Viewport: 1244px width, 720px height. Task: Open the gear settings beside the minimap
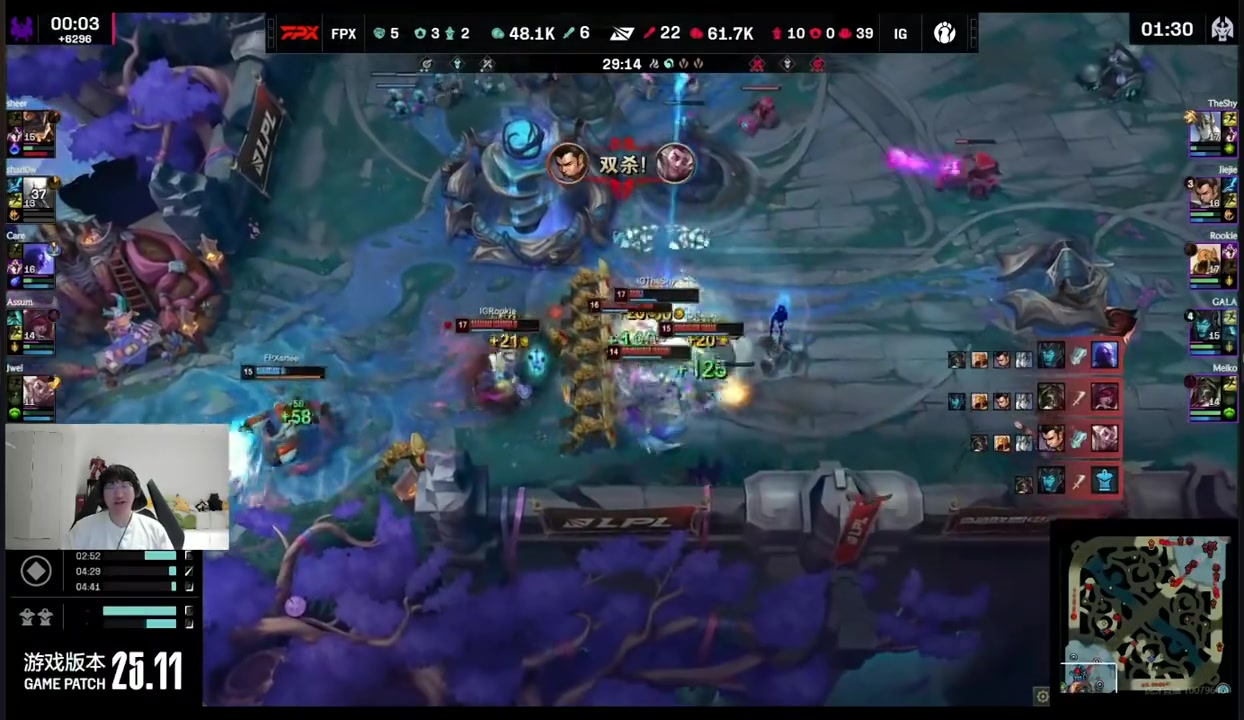click(1042, 695)
